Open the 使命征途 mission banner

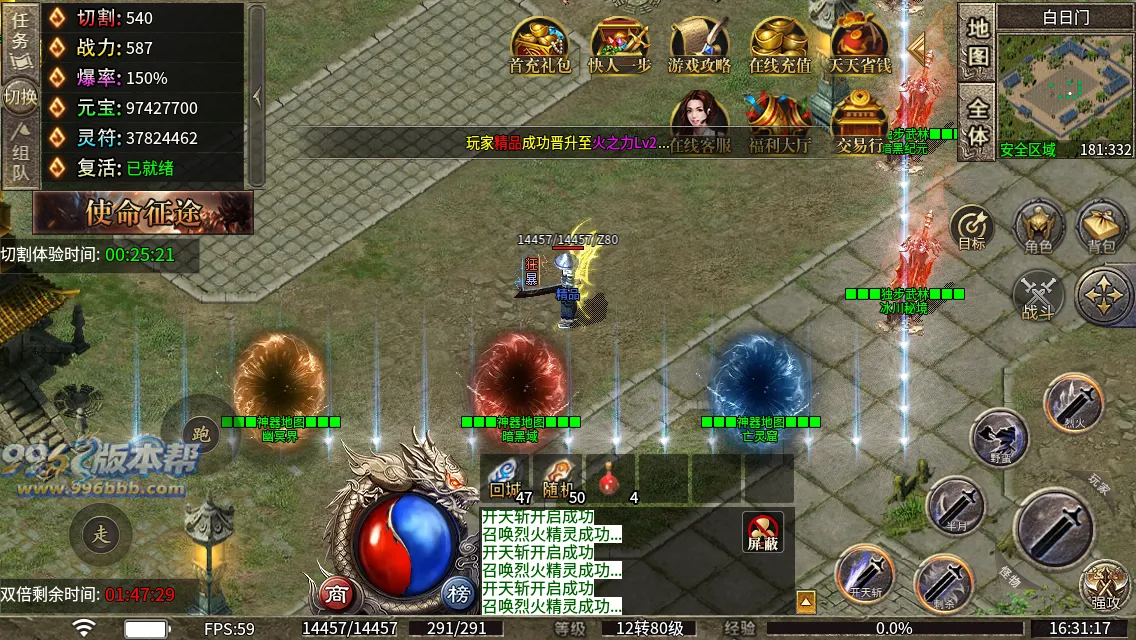point(143,212)
